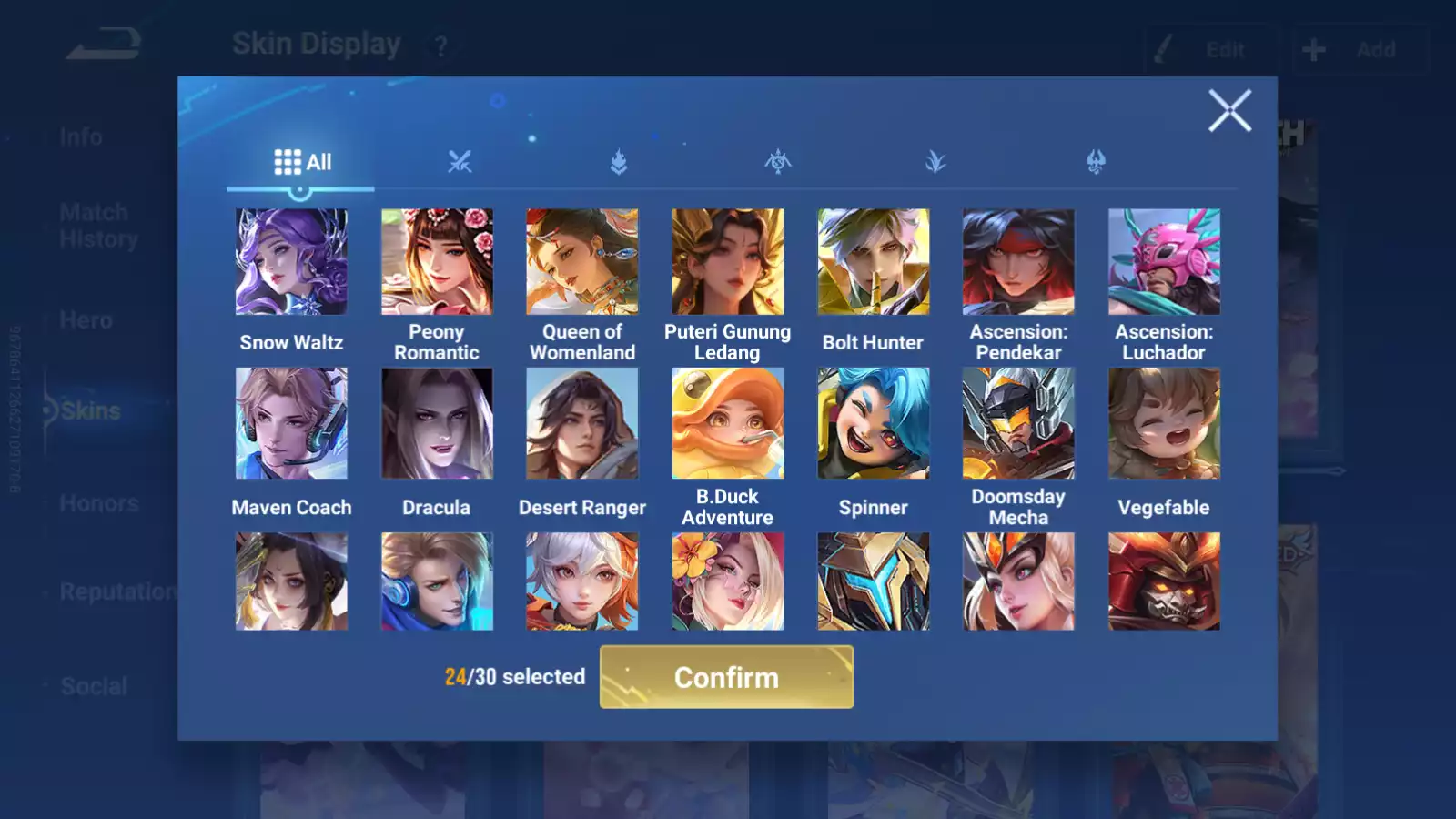Pick the Queen of Womenland skin
Viewport: 1456px width, 819px height.
tap(582, 262)
